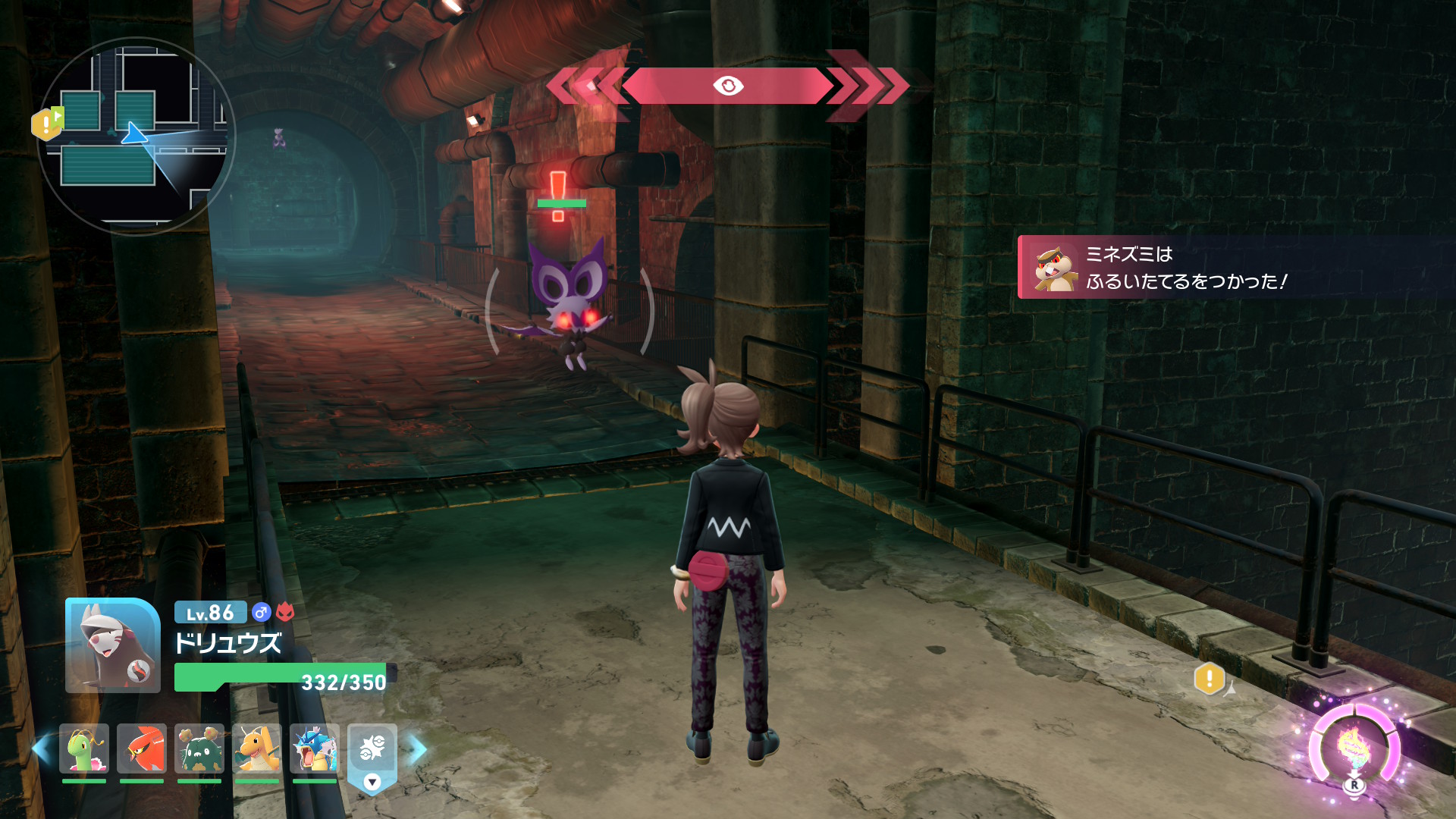Viewport: 1456px width, 819px height.
Task: Send out Dragonite from the party
Action: click(257, 748)
